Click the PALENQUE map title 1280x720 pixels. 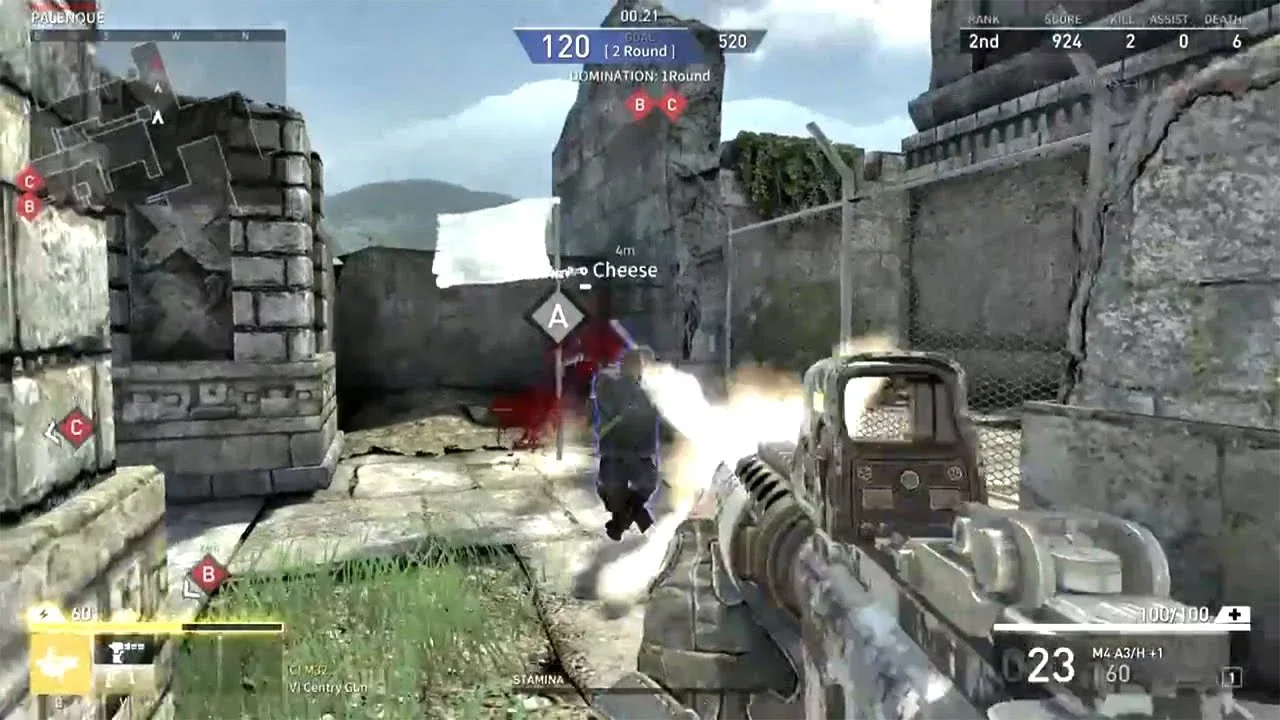(67, 15)
